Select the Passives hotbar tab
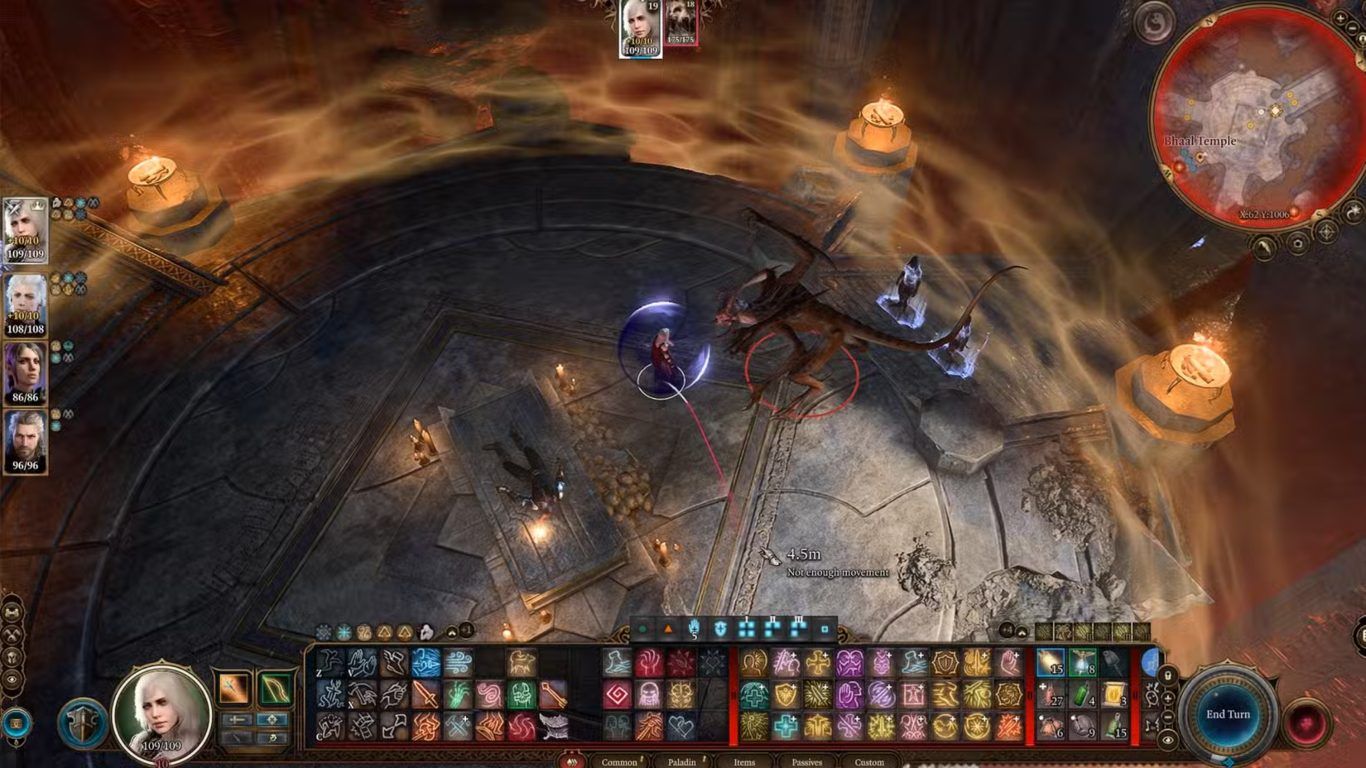The height and width of the screenshot is (768, 1366). pyautogui.click(x=806, y=762)
